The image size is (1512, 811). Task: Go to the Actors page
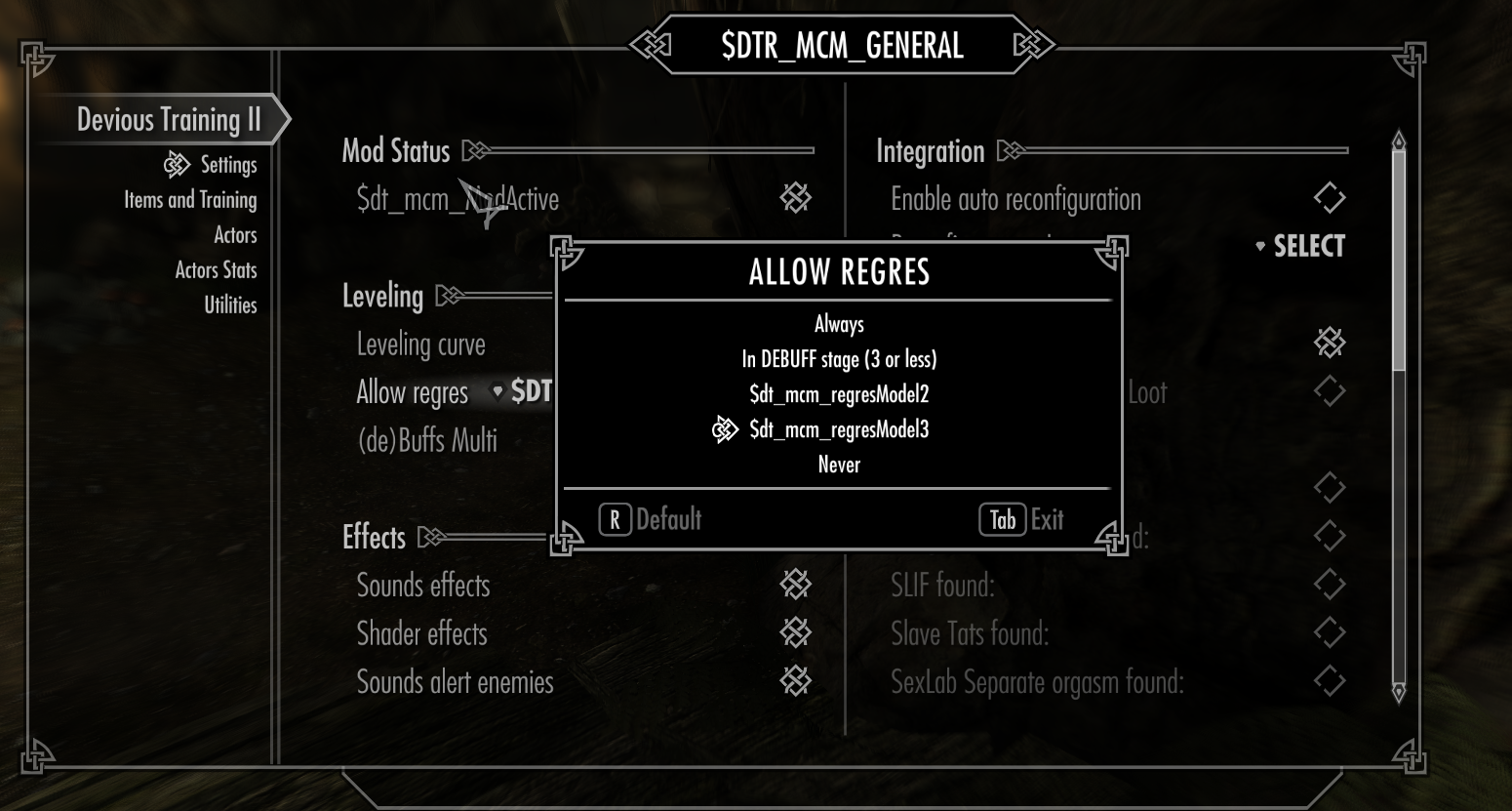[x=235, y=235]
